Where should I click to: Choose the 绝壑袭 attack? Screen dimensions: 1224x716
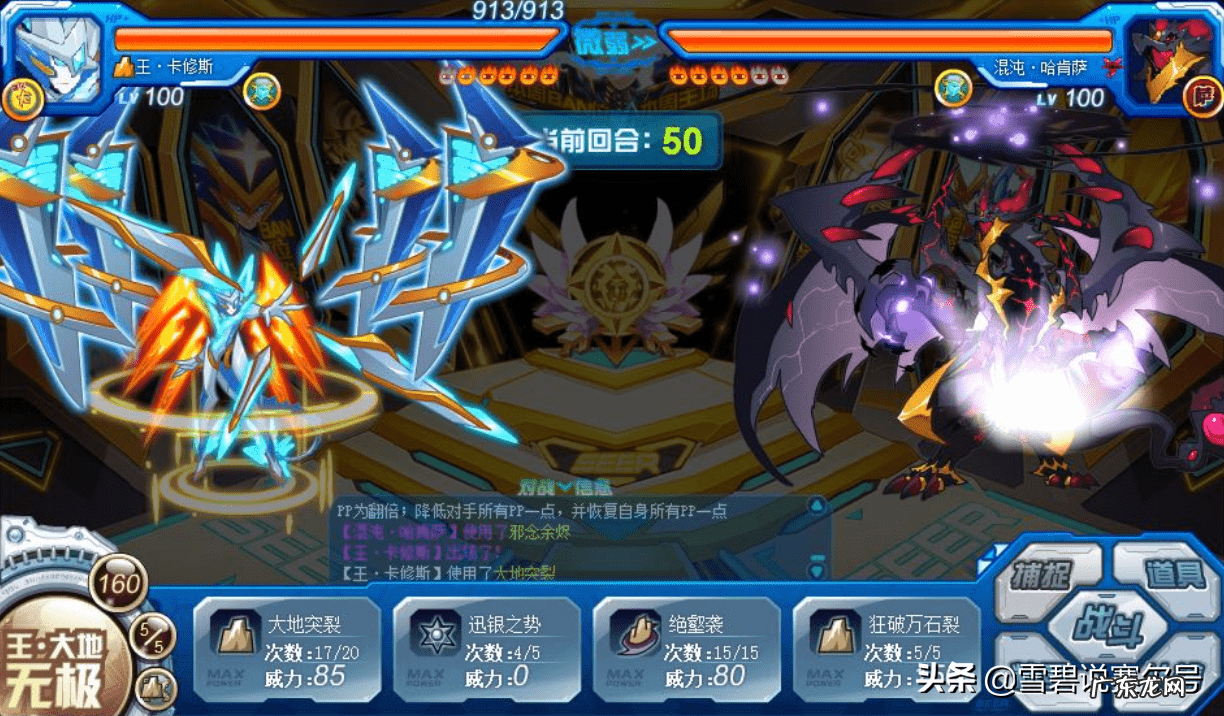coord(686,649)
